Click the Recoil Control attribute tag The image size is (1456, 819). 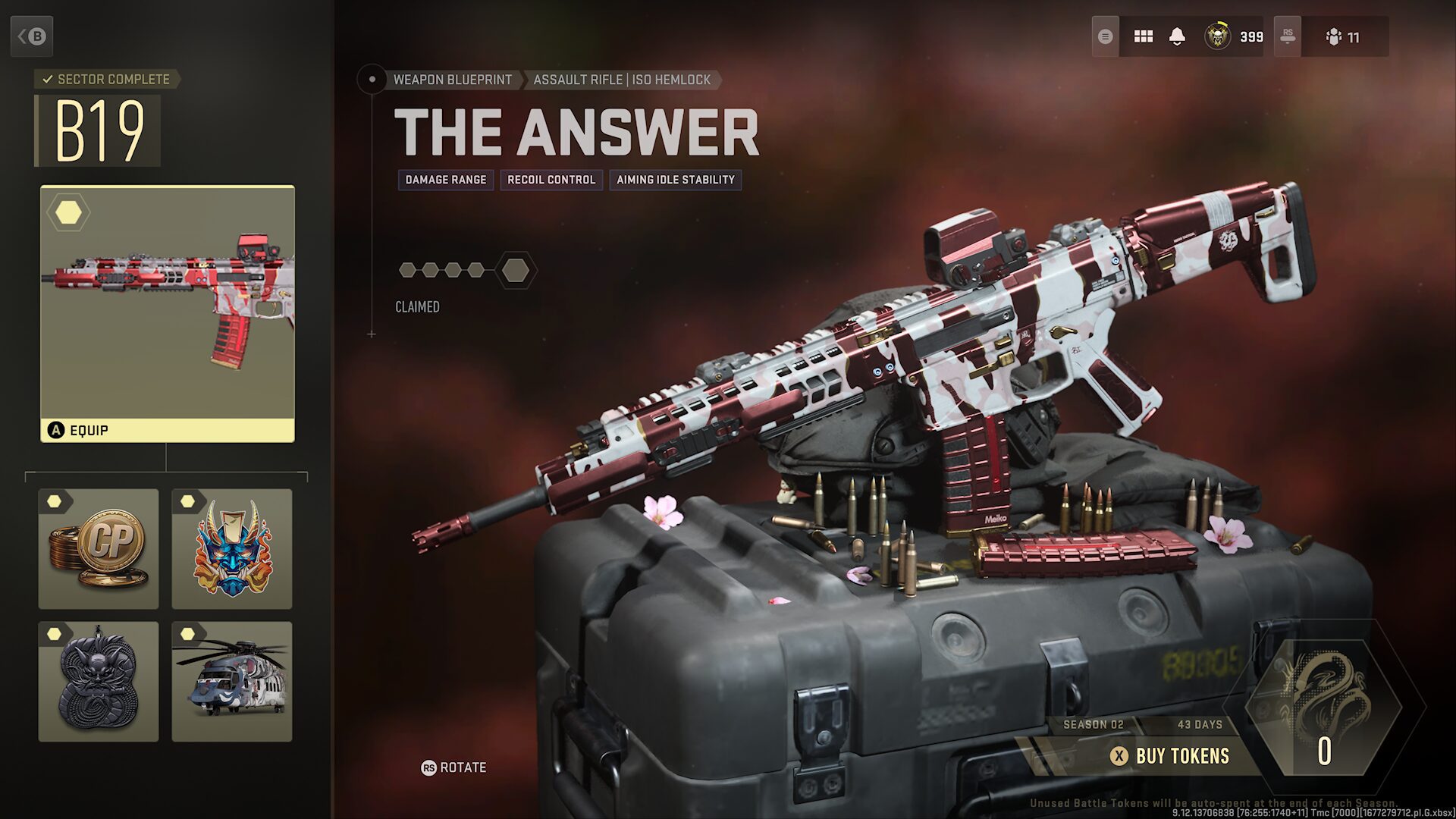coord(551,180)
